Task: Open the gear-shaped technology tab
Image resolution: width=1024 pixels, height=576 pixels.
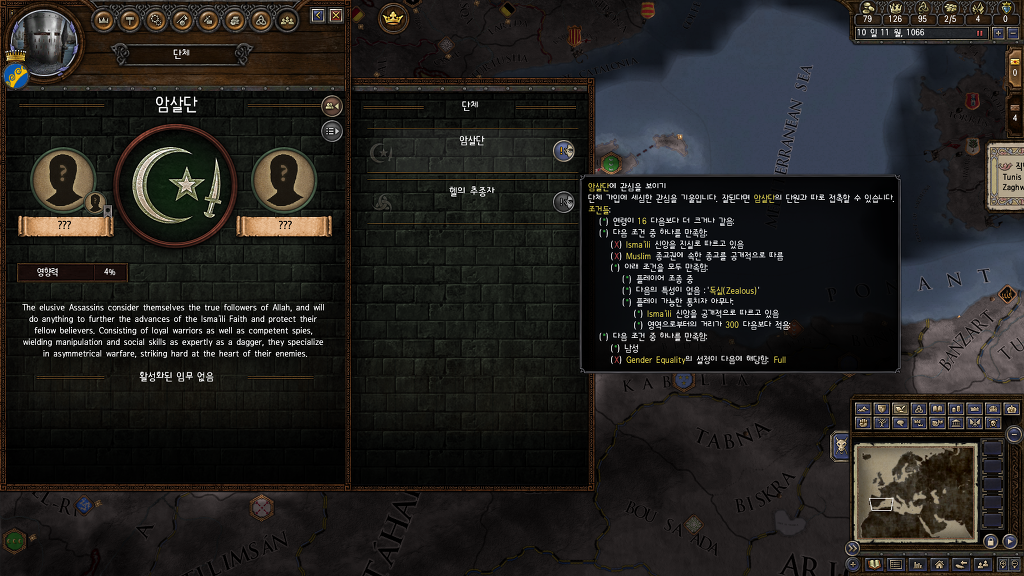Action: [x=157, y=20]
